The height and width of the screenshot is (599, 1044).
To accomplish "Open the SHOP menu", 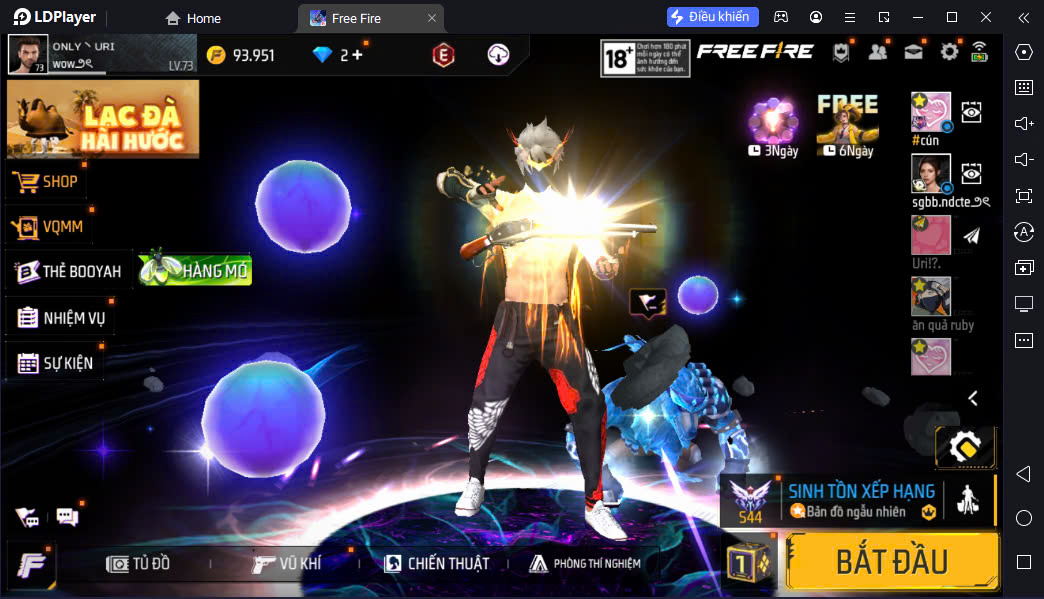I will click(x=47, y=182).
